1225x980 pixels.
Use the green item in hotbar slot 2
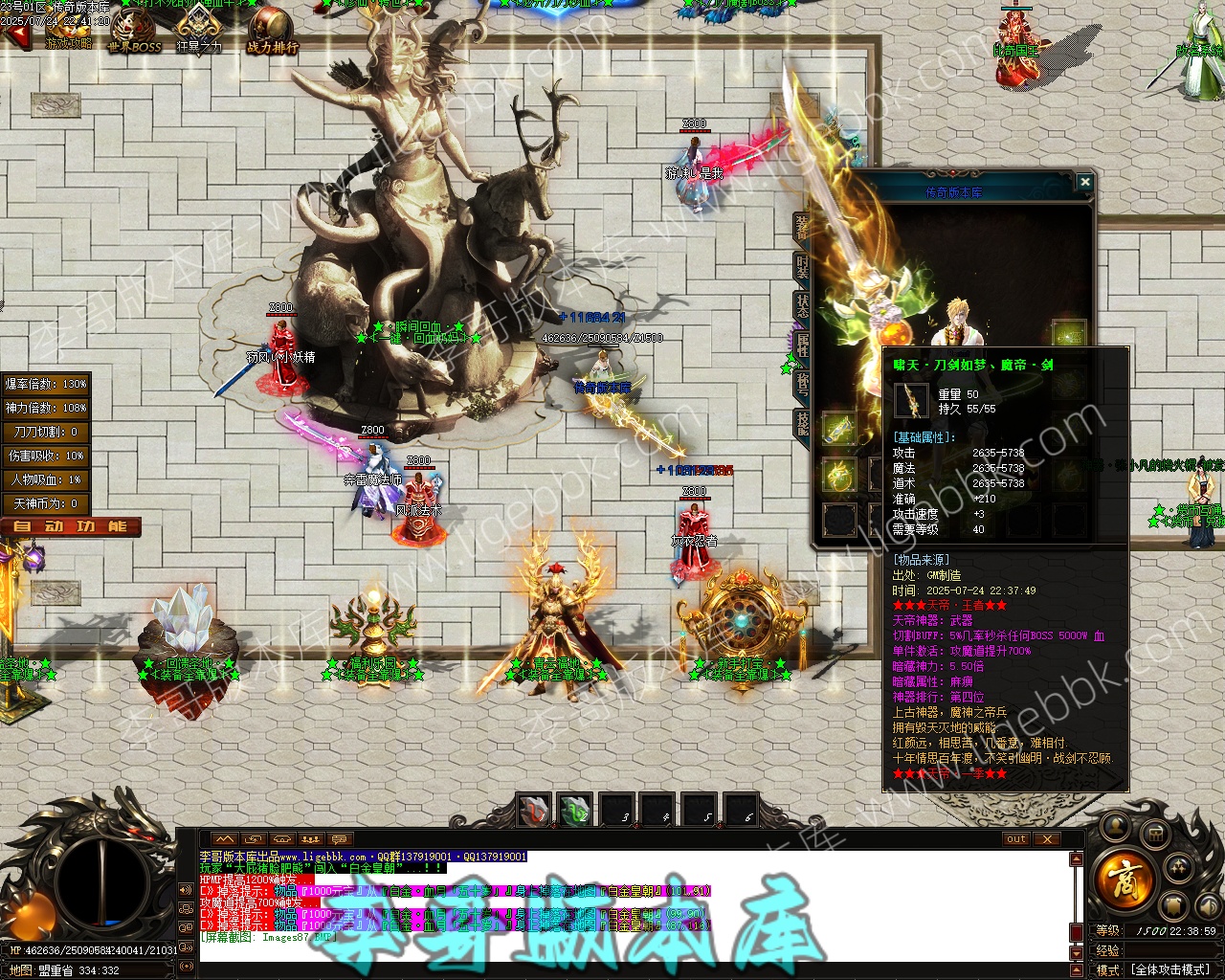click(575, 811)
